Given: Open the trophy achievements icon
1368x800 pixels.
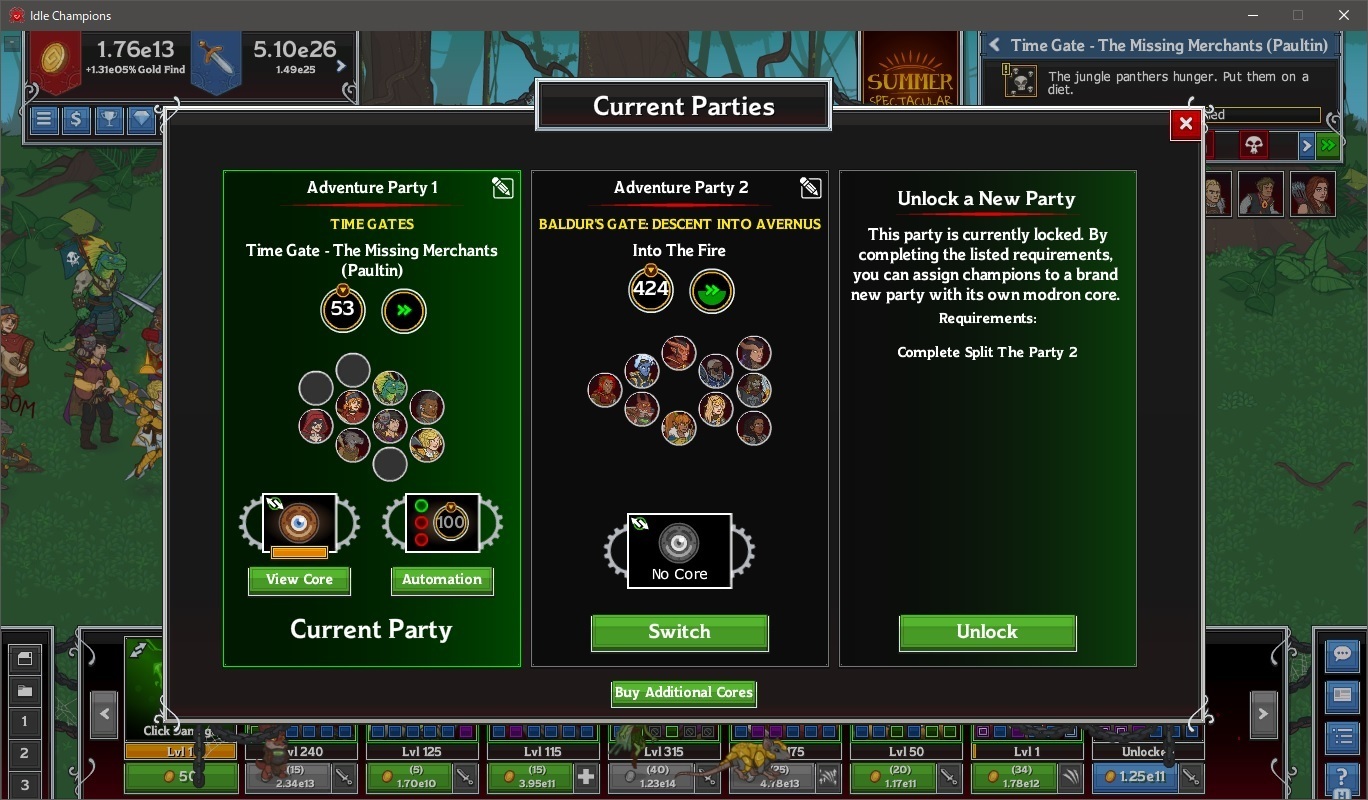Looking at the screenshot, I should click(108, 120).
